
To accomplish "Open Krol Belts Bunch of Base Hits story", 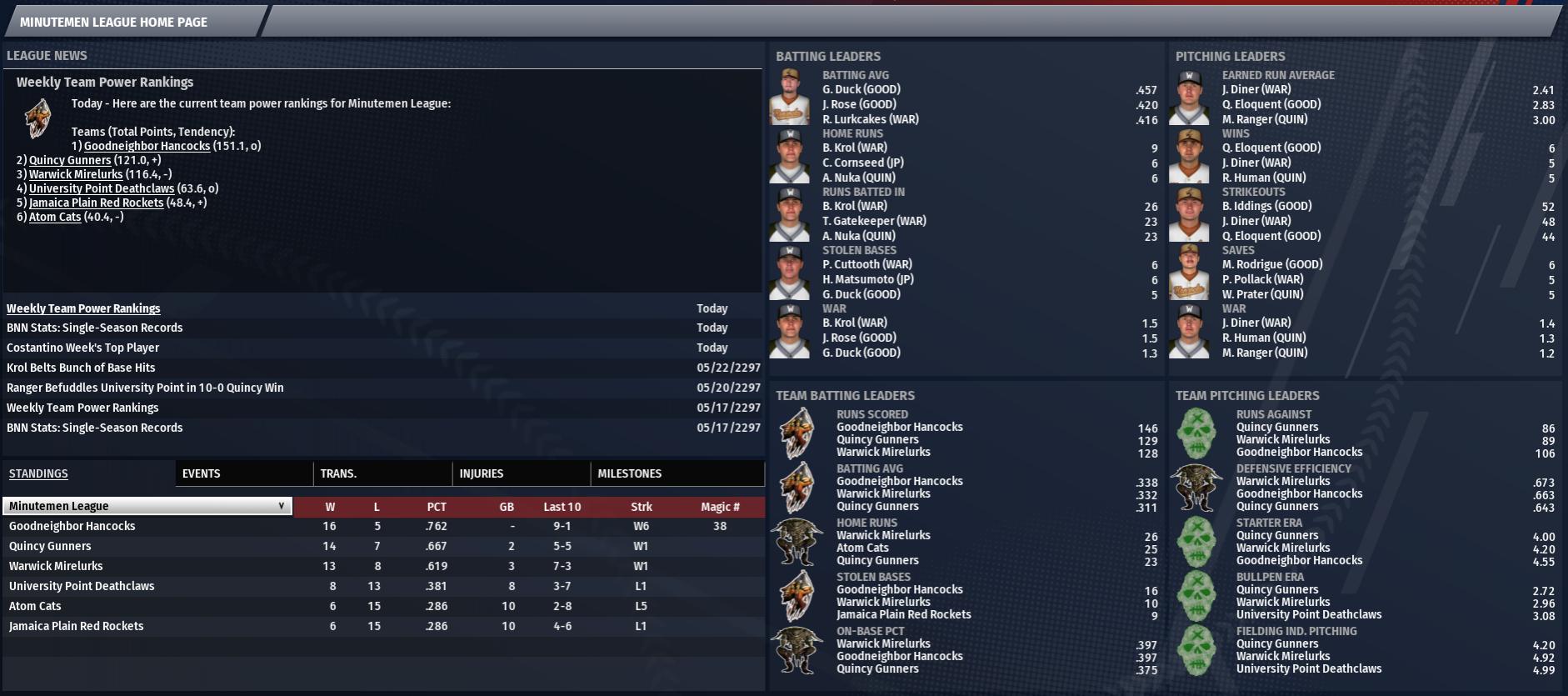I will pos(81,368).
